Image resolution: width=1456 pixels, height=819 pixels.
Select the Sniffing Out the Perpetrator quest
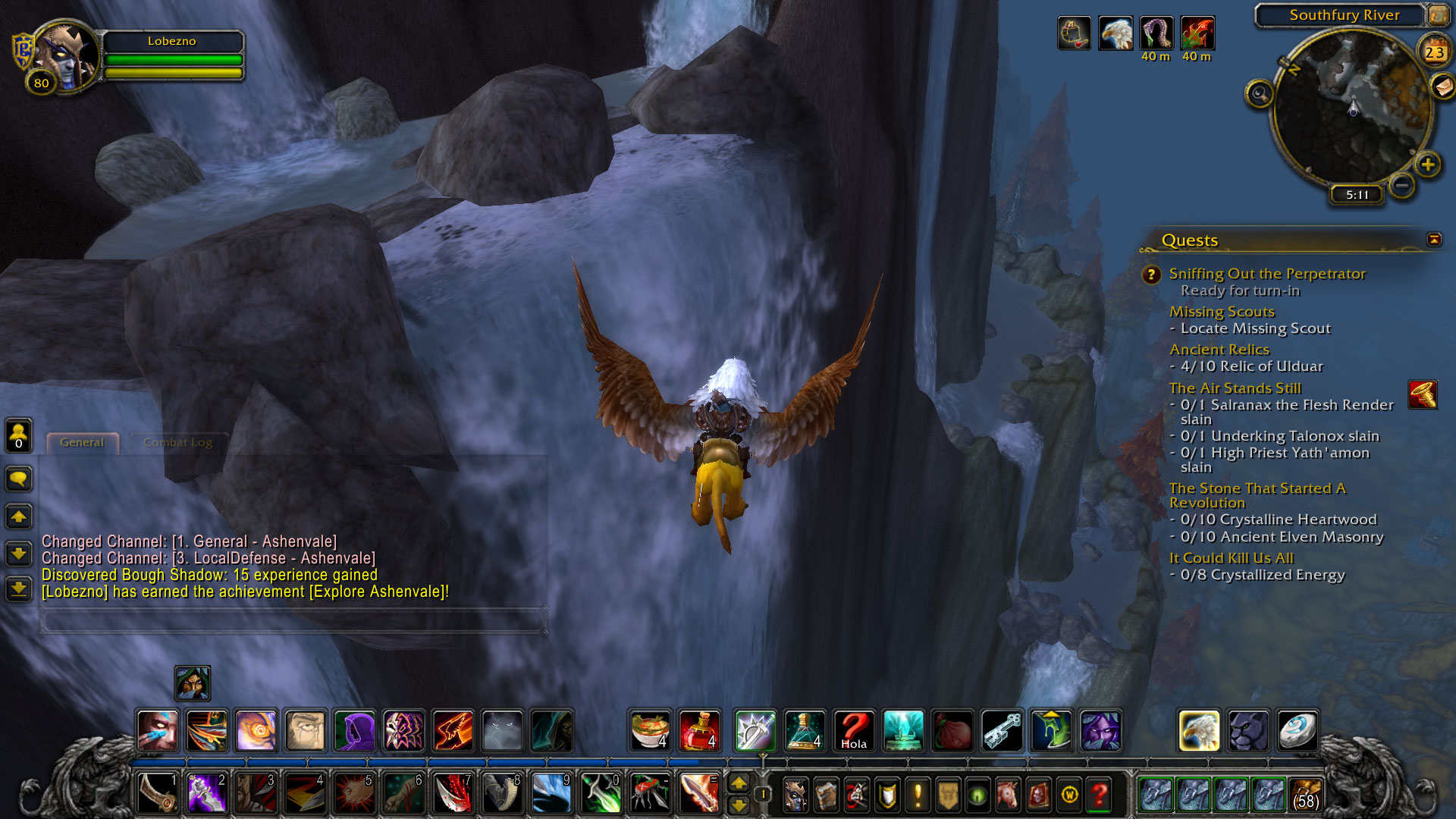click(1266, 274)
